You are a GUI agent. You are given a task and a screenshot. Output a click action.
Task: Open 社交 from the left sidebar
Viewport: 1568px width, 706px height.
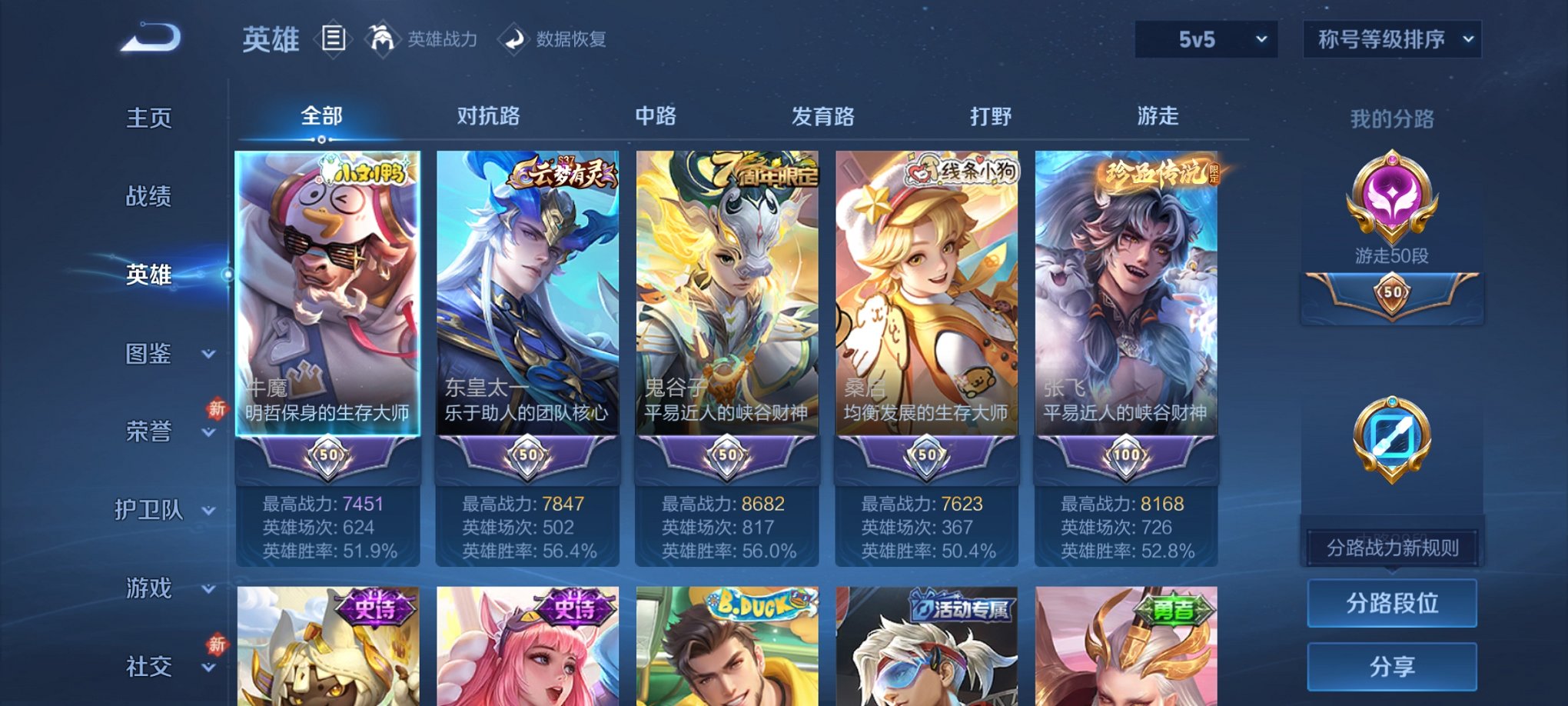148,664
